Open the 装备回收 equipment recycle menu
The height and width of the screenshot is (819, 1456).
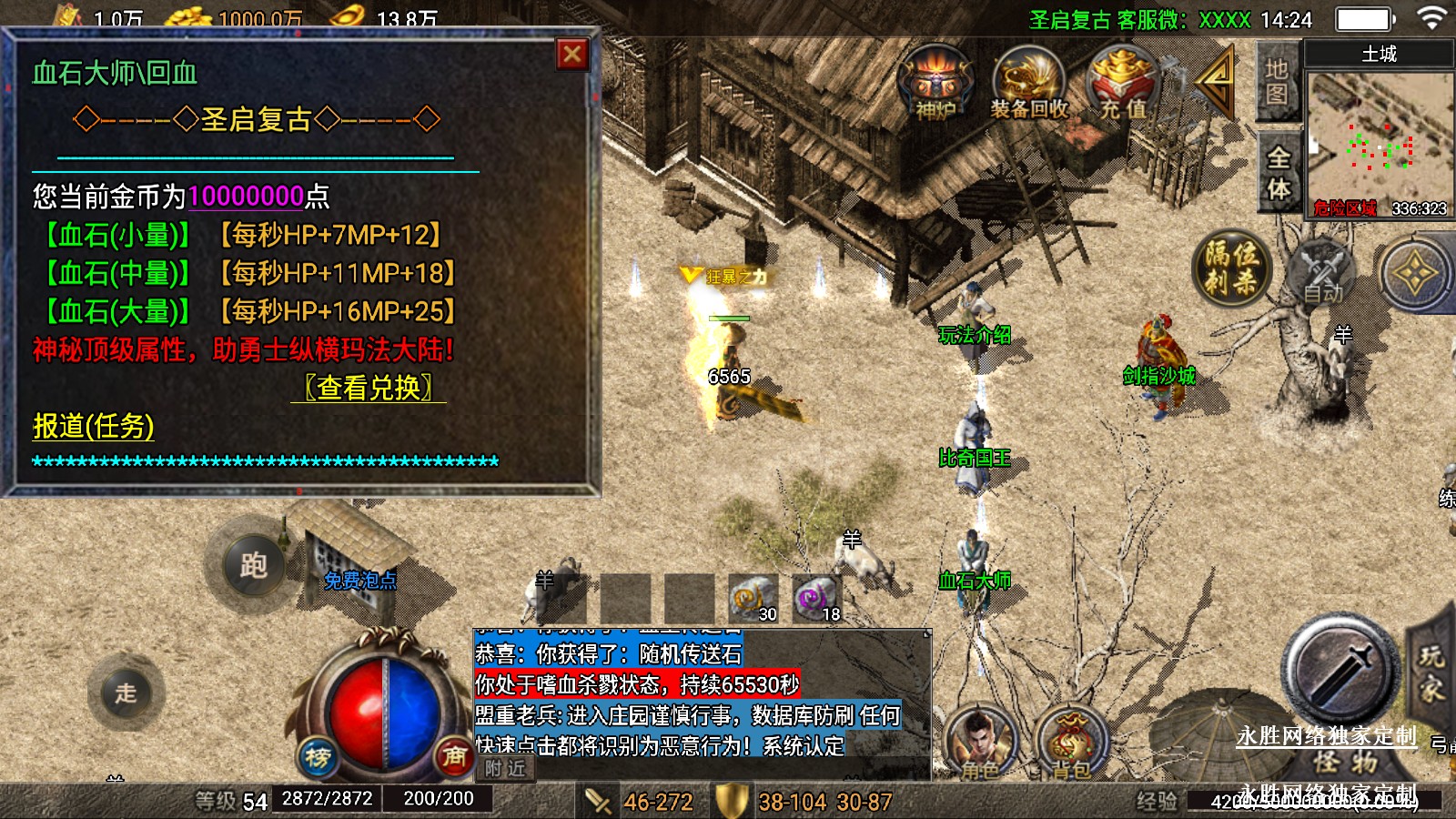point(1029,84)
